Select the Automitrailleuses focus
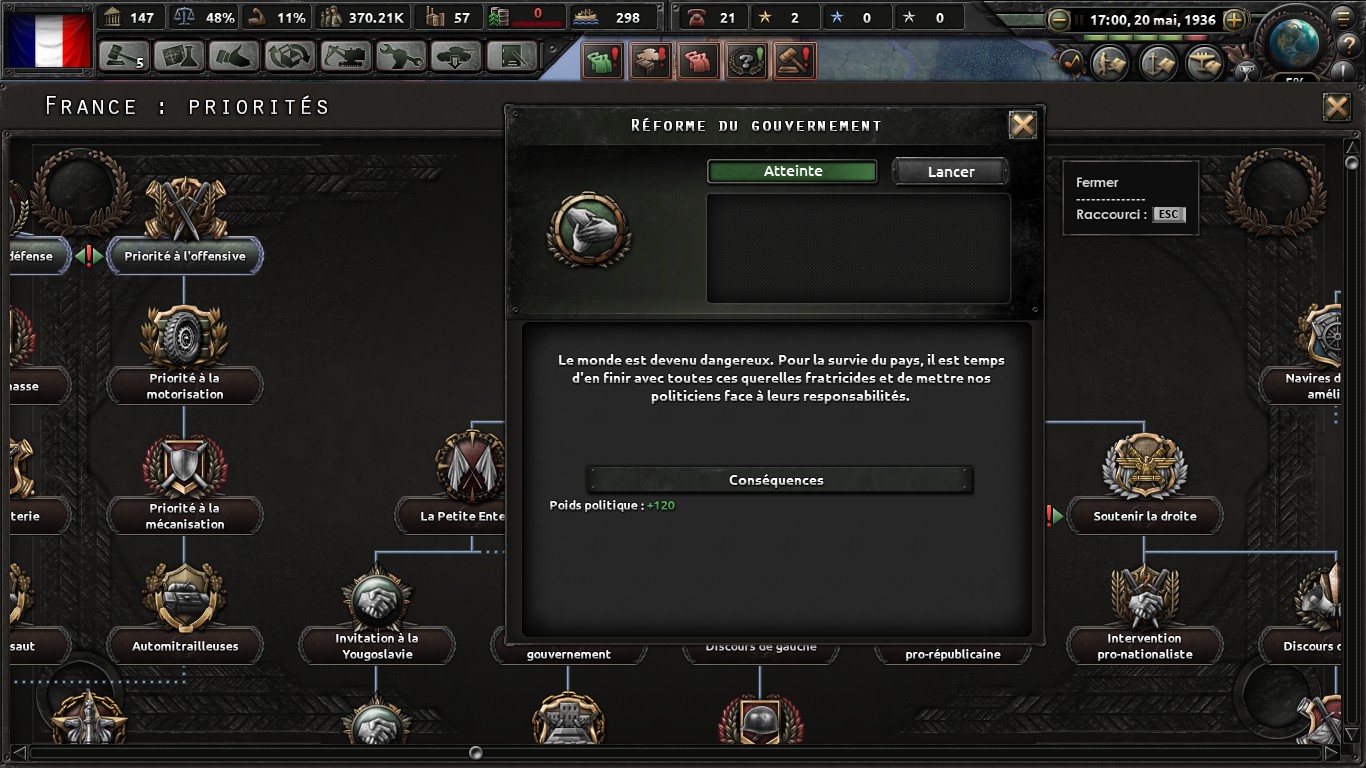Image resolution: width=1366 pixels, height=768 pixels. tap(185, 646)
